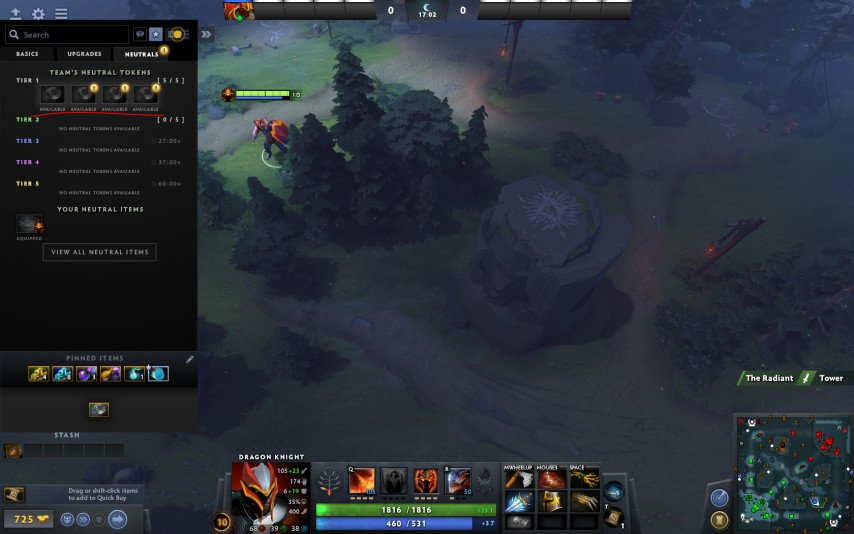The height and width of the screenshot is (534, 854).
Task: Click the shop item search field
Action: coord(68,35)
